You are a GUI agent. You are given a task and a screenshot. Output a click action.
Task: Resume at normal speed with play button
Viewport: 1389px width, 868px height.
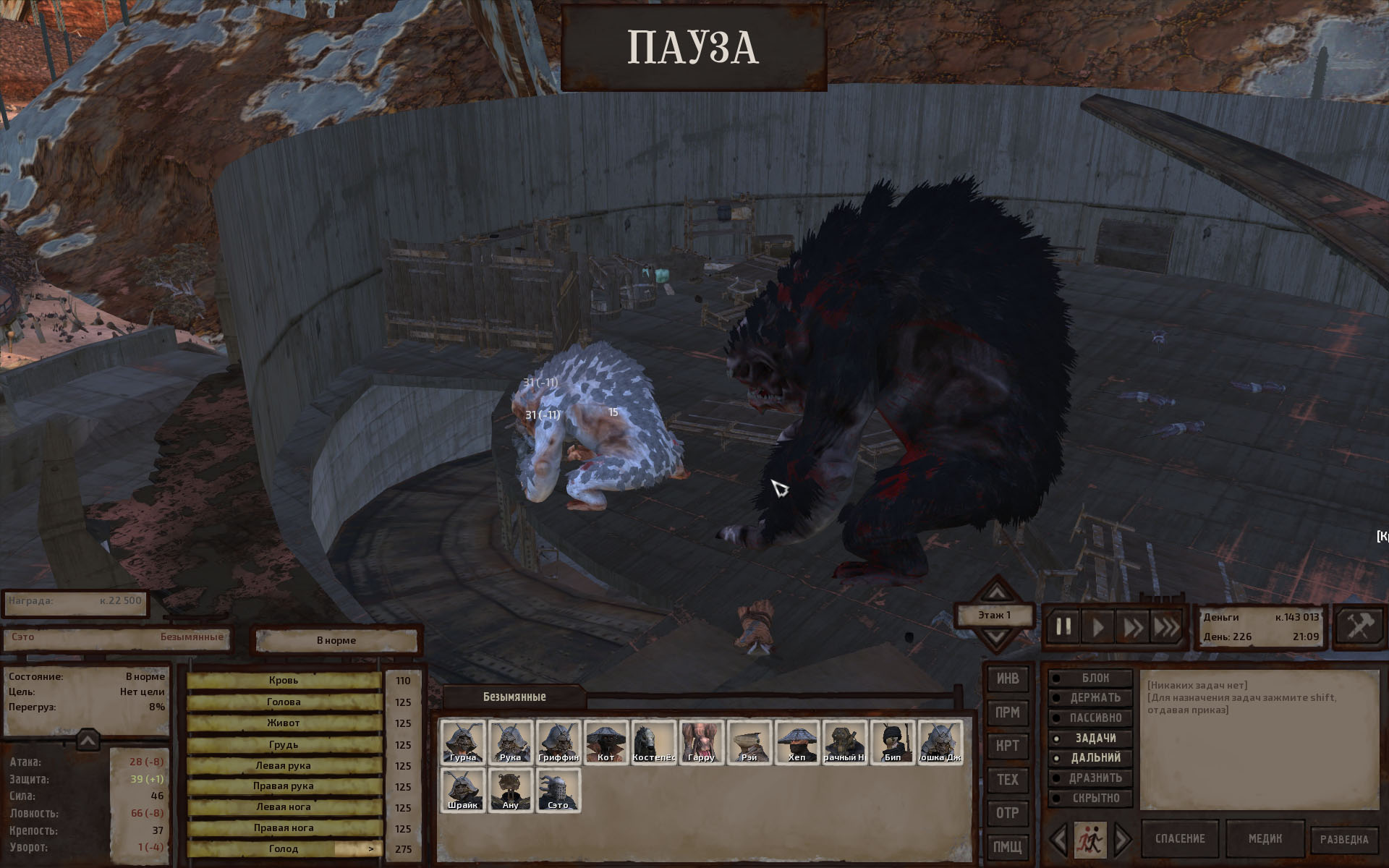(x=1097, y=626)
